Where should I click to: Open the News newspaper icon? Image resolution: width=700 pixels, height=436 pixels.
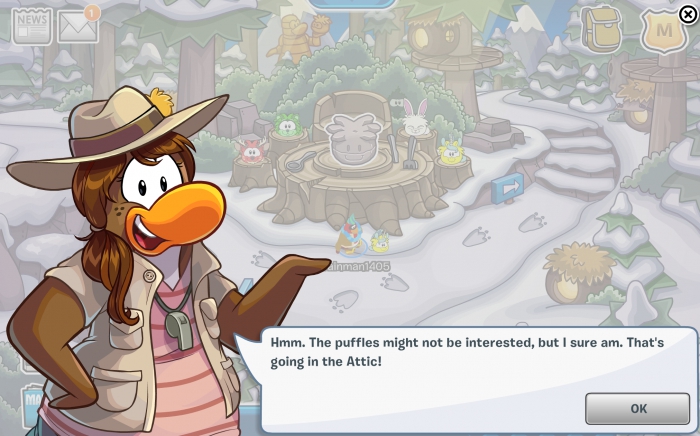click(x=31, y=26)
